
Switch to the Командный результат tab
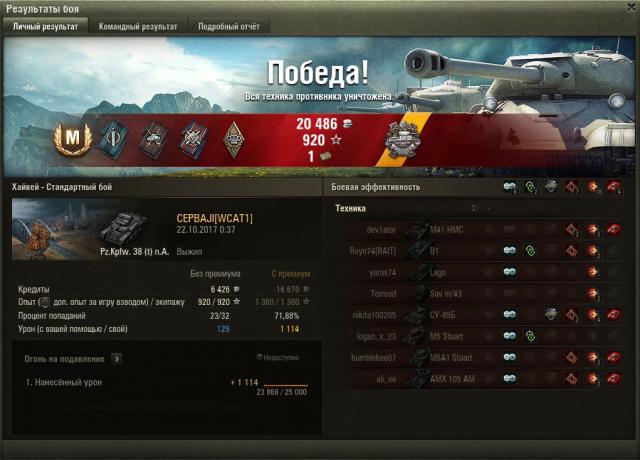coord(138,27)
